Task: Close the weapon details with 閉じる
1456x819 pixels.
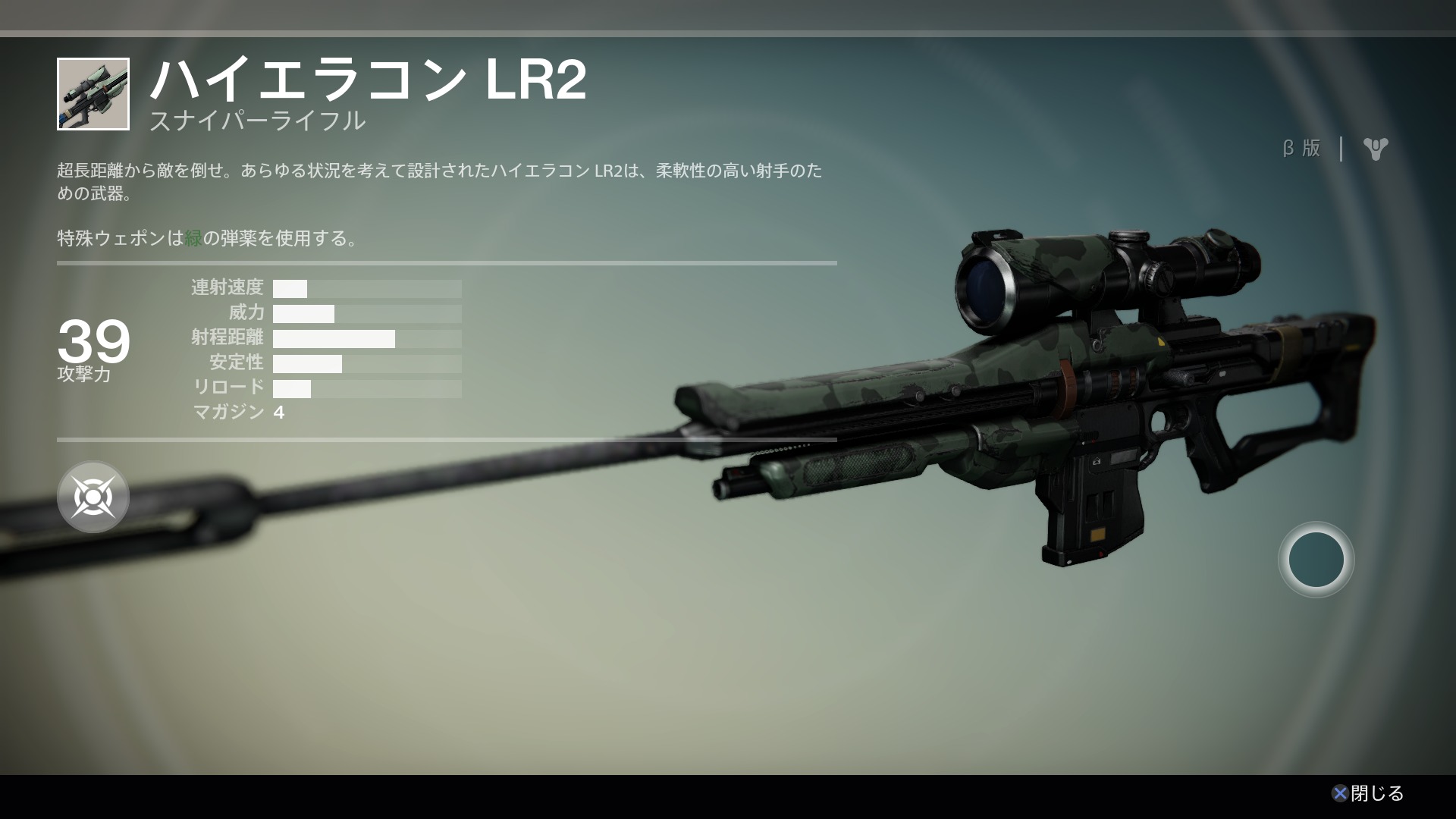Action: 1368,793
